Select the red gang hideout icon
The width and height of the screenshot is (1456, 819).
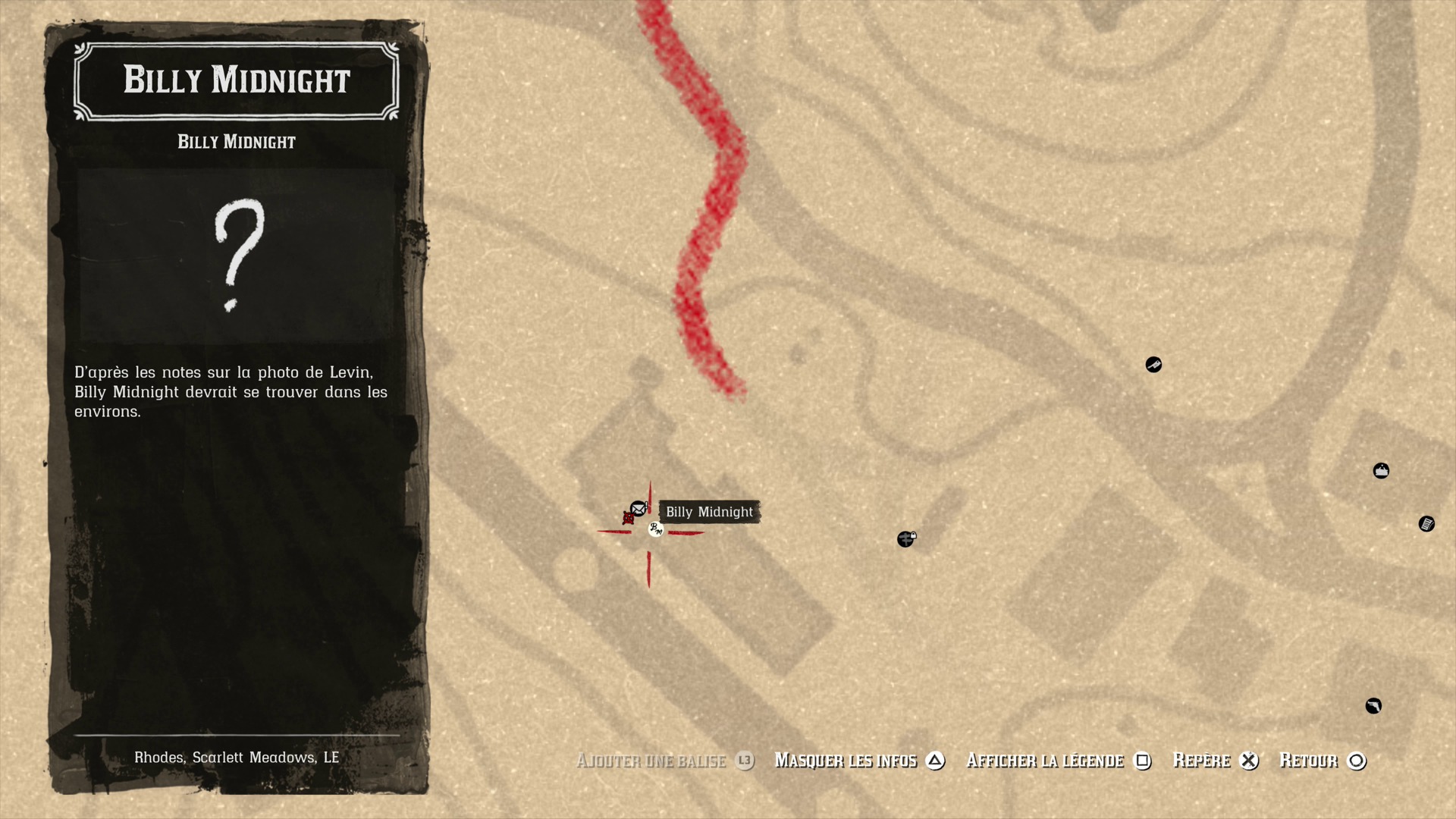(x=628, y=518)
